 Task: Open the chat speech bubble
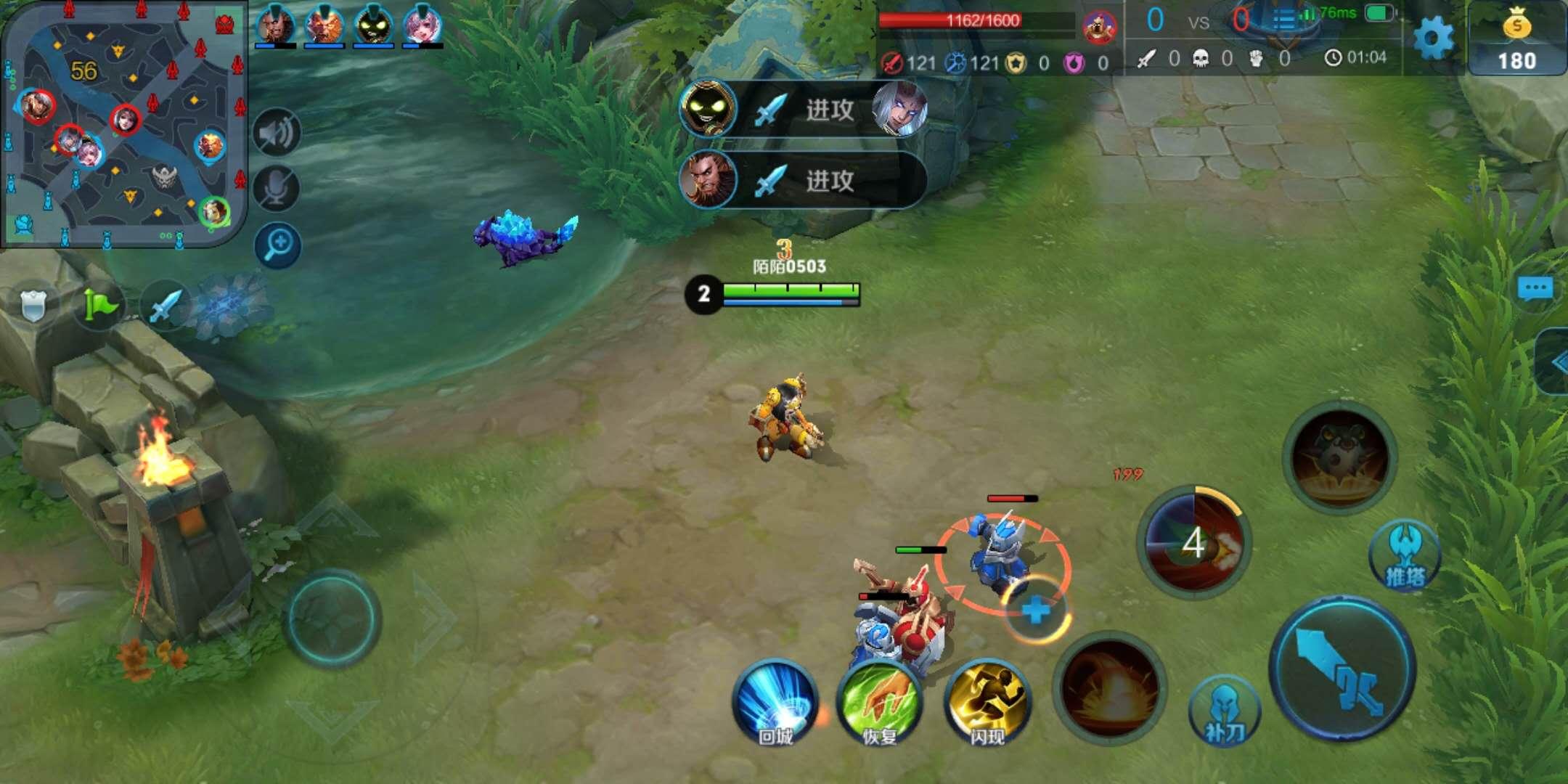[x=1535, y=289]
